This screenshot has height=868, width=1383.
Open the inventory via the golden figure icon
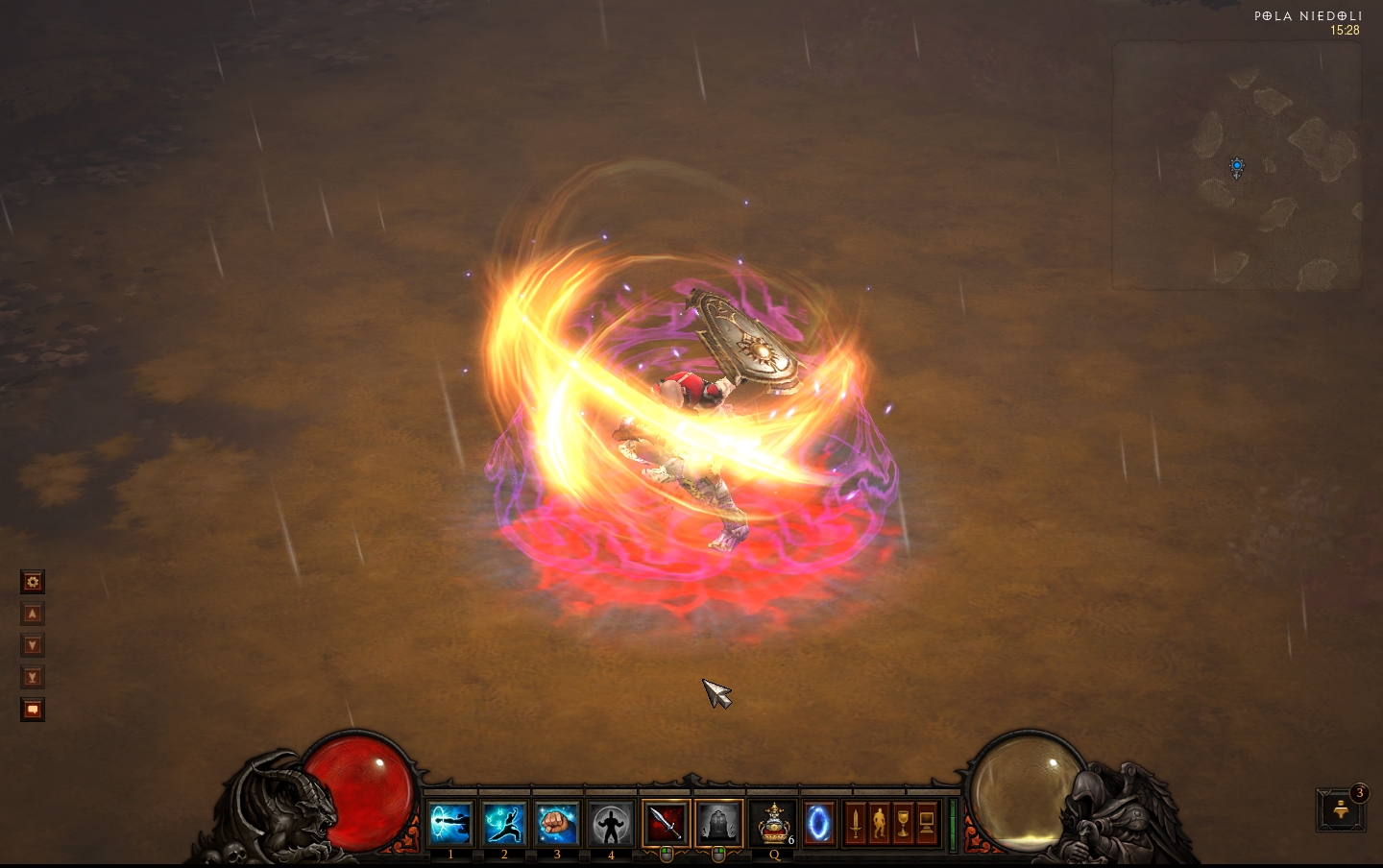[879, 824]
